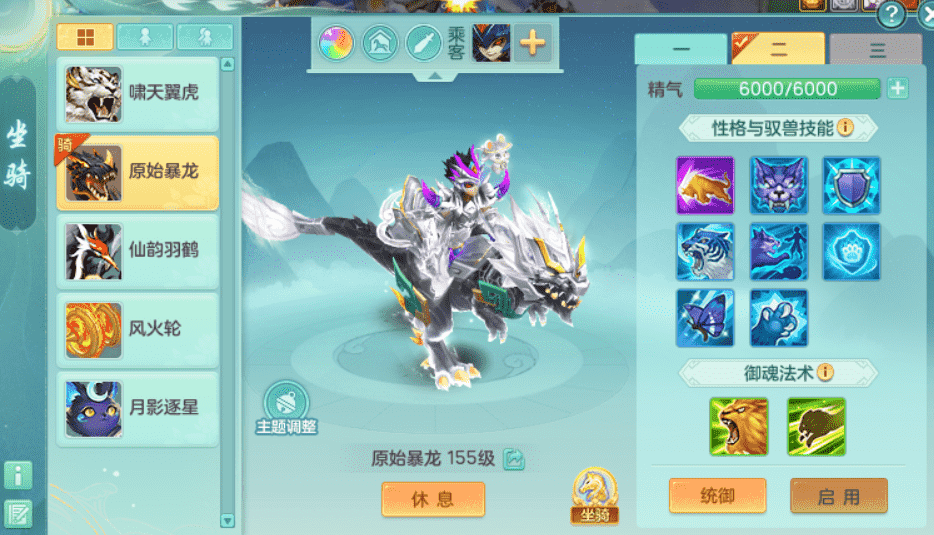Open the question mark help button

(x=890, y=14)
